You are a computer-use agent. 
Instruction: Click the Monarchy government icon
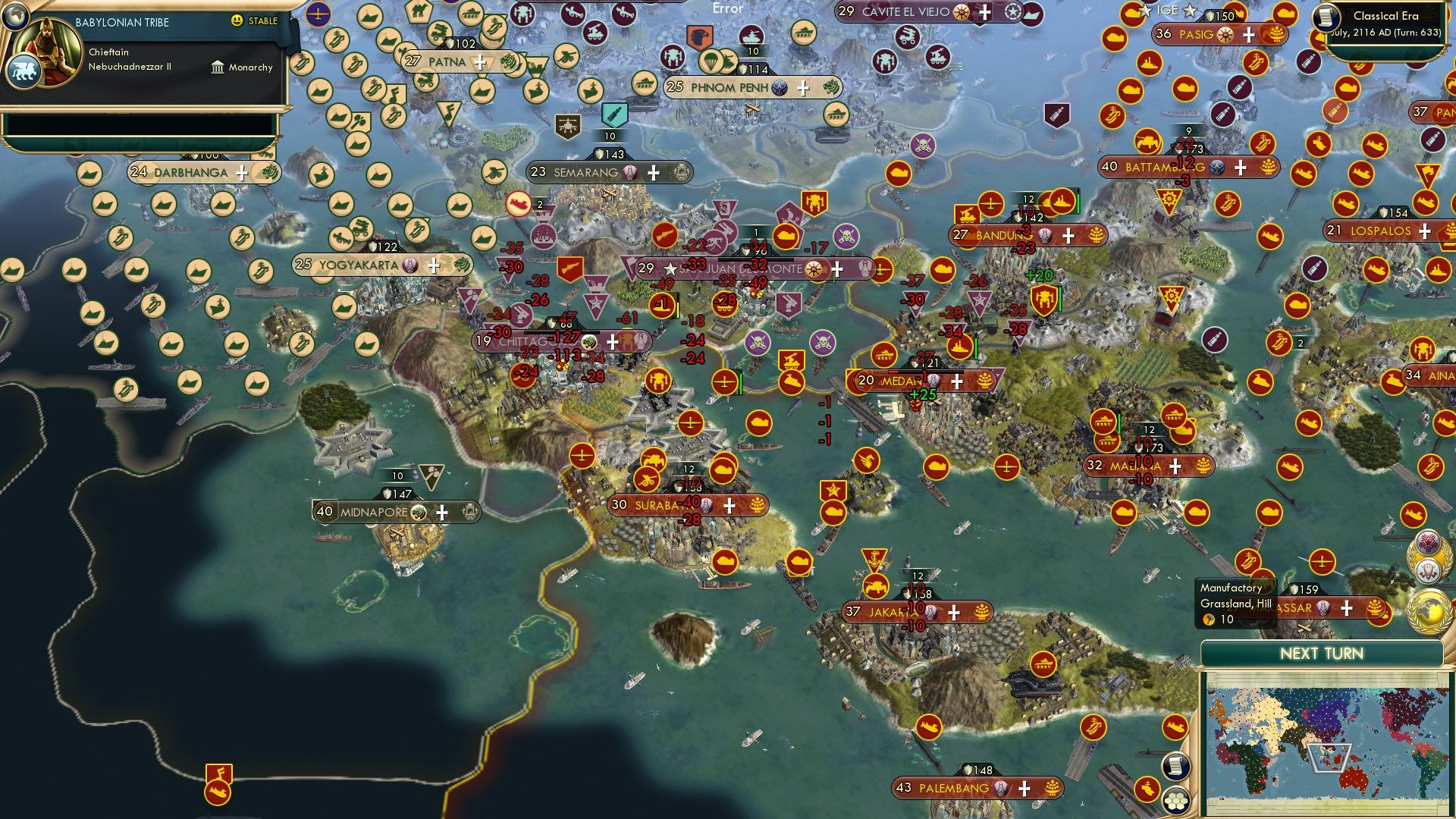coord(218,67)
